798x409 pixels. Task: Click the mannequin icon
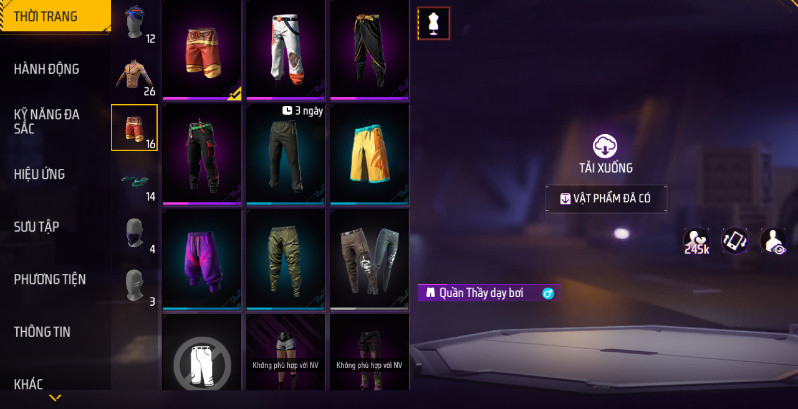(434, 23)
